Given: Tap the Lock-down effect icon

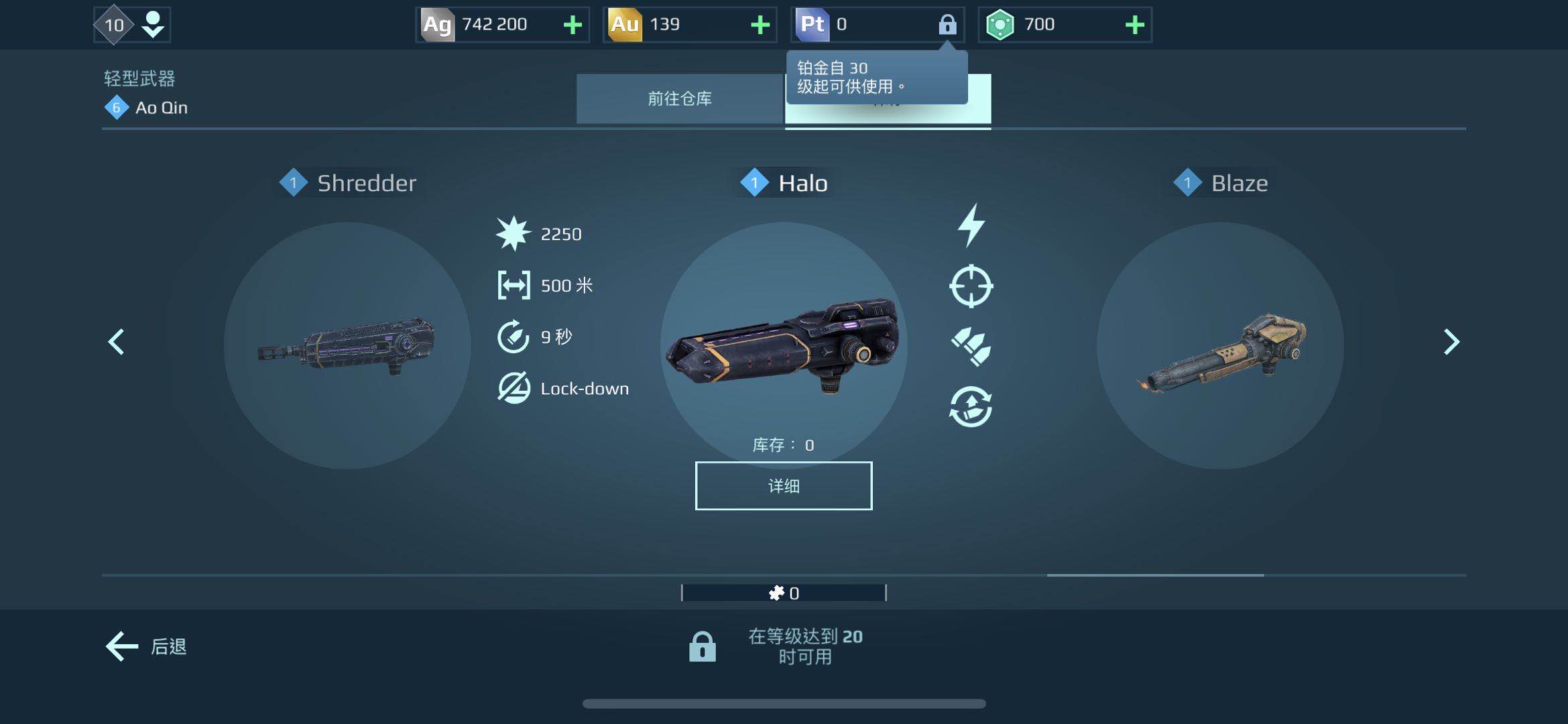Looking at the screenshot, I should click(514, 388).
